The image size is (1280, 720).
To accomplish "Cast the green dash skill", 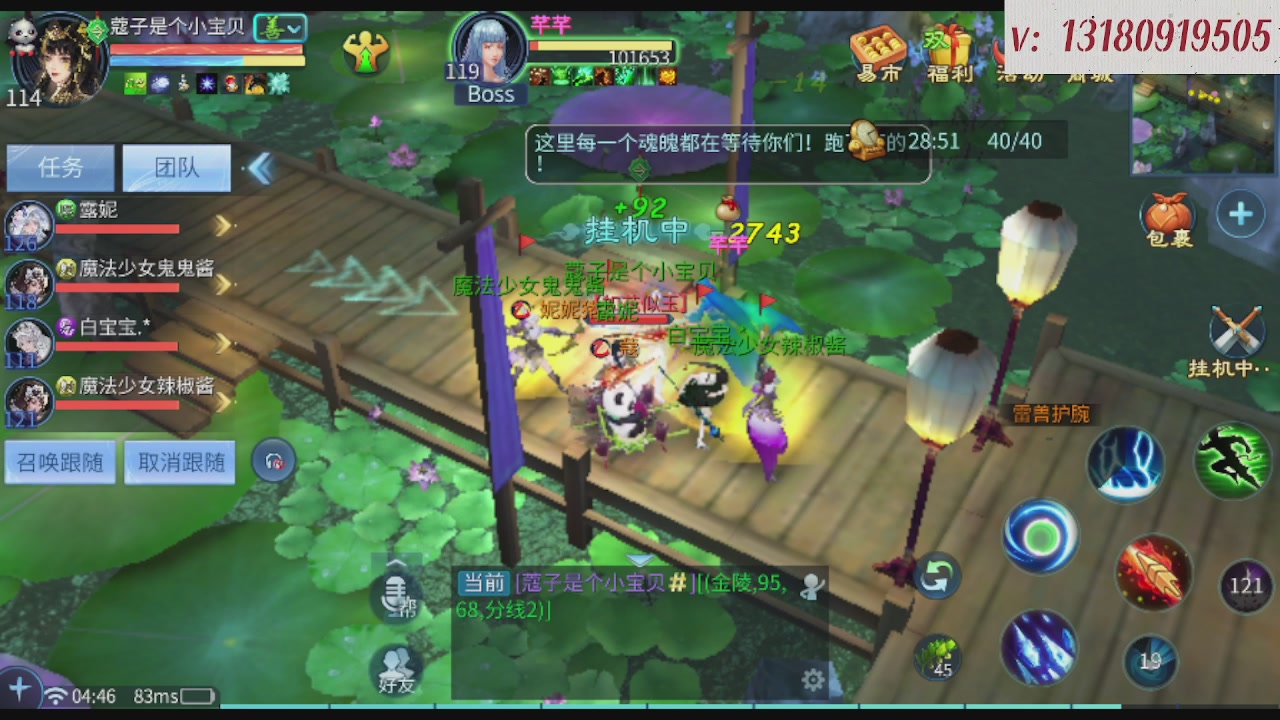I will [1232, 460].
